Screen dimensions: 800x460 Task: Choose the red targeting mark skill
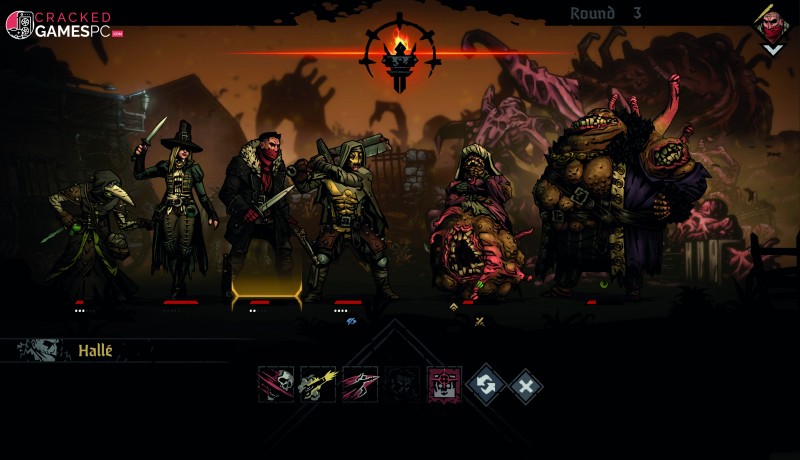444,384
